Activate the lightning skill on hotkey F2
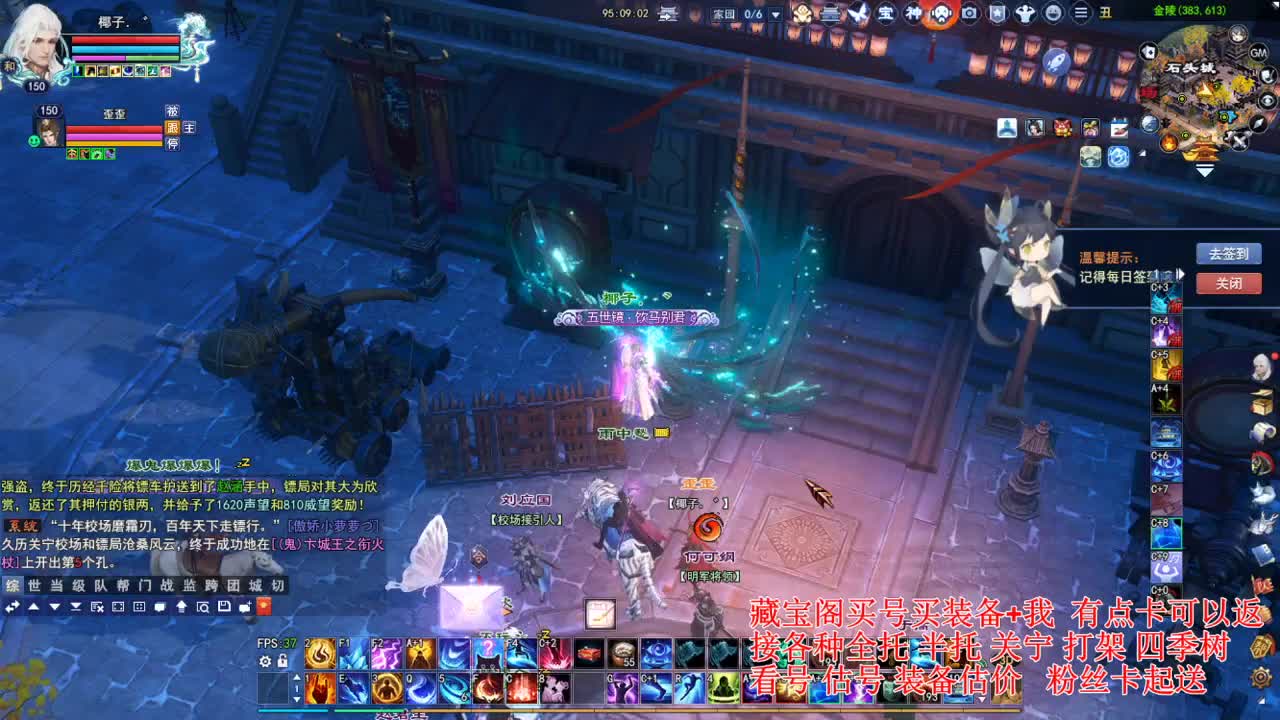Screen dimensions: 1280x720 tap(385, 652)
